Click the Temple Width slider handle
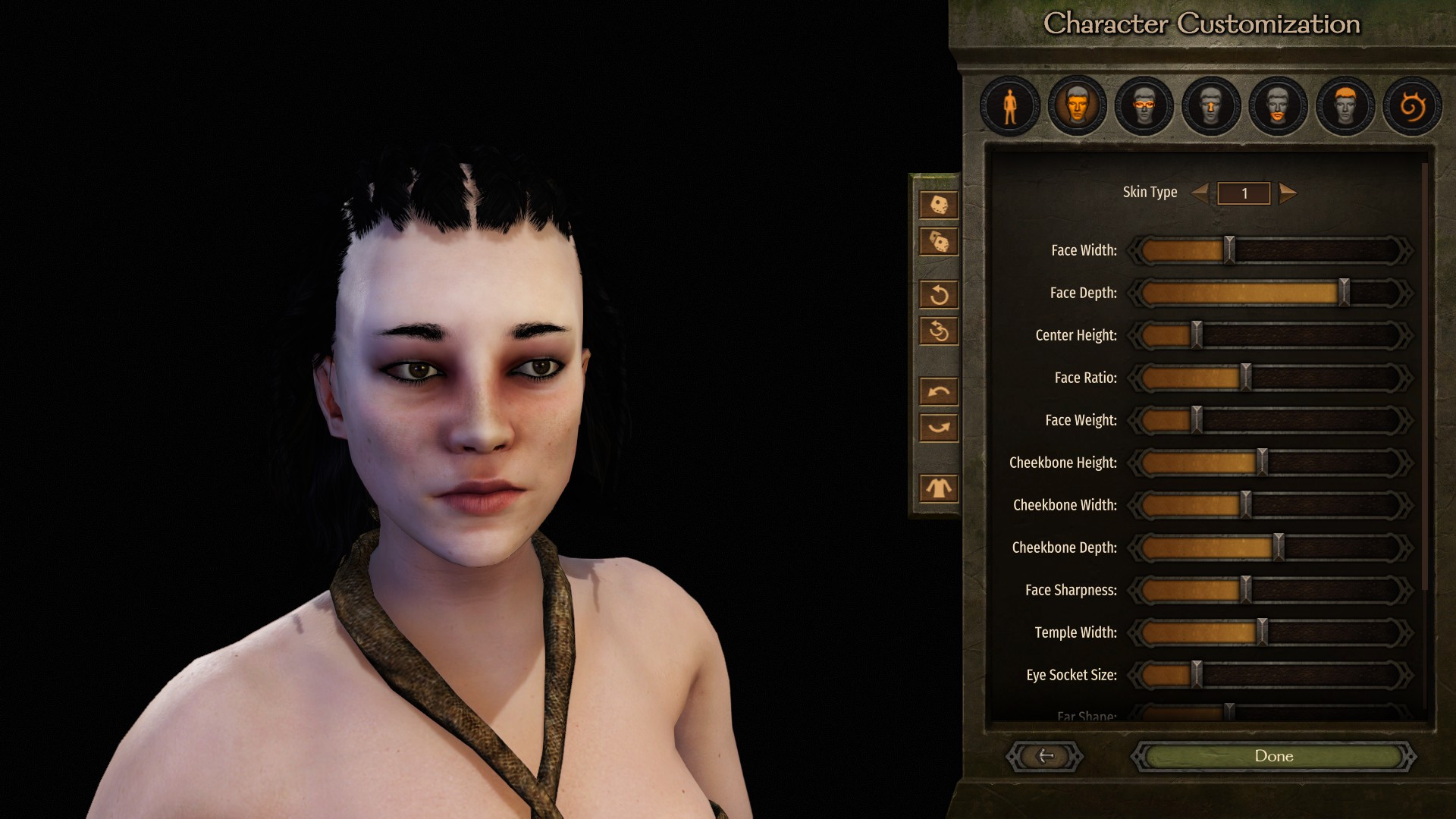This screenshot has width=1456, height=819. [x=1263, y=632]
